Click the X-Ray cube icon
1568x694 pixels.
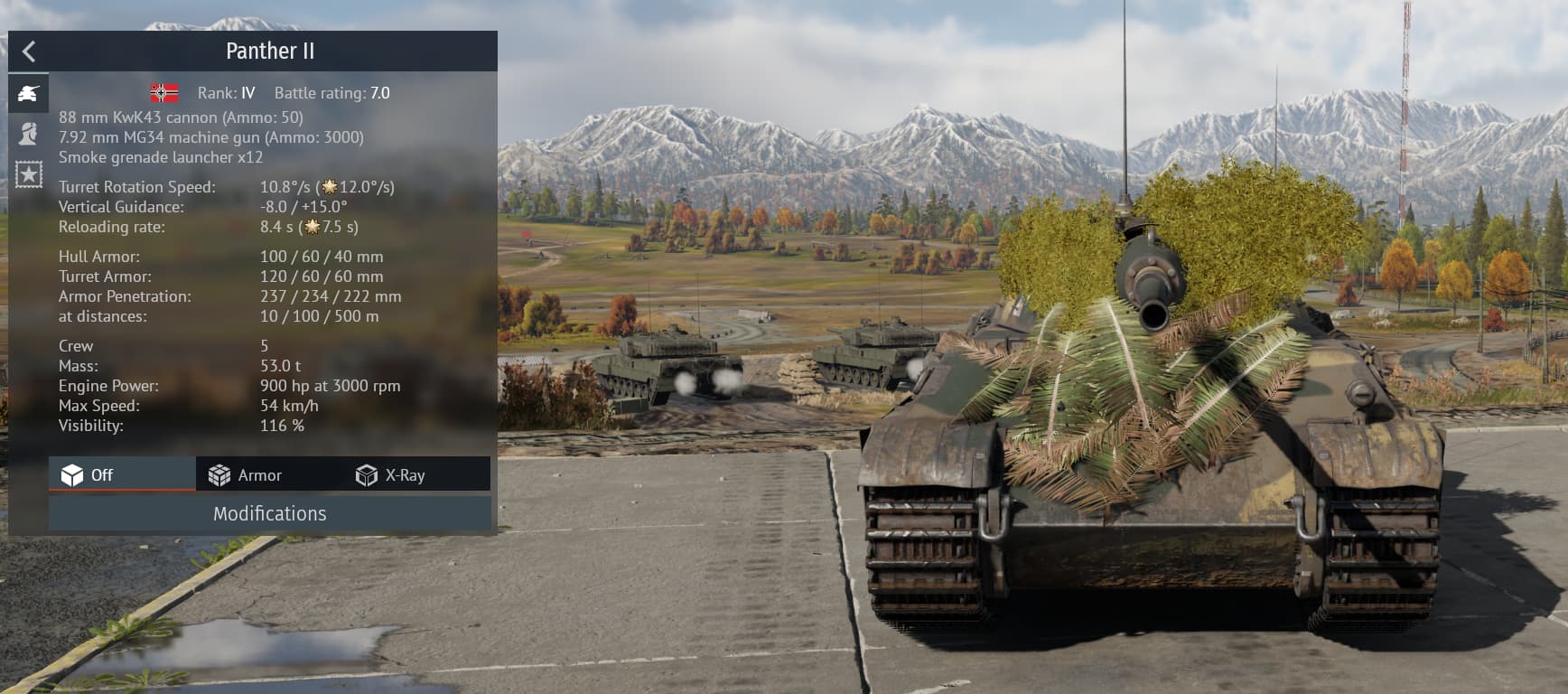tap(367, 473)
